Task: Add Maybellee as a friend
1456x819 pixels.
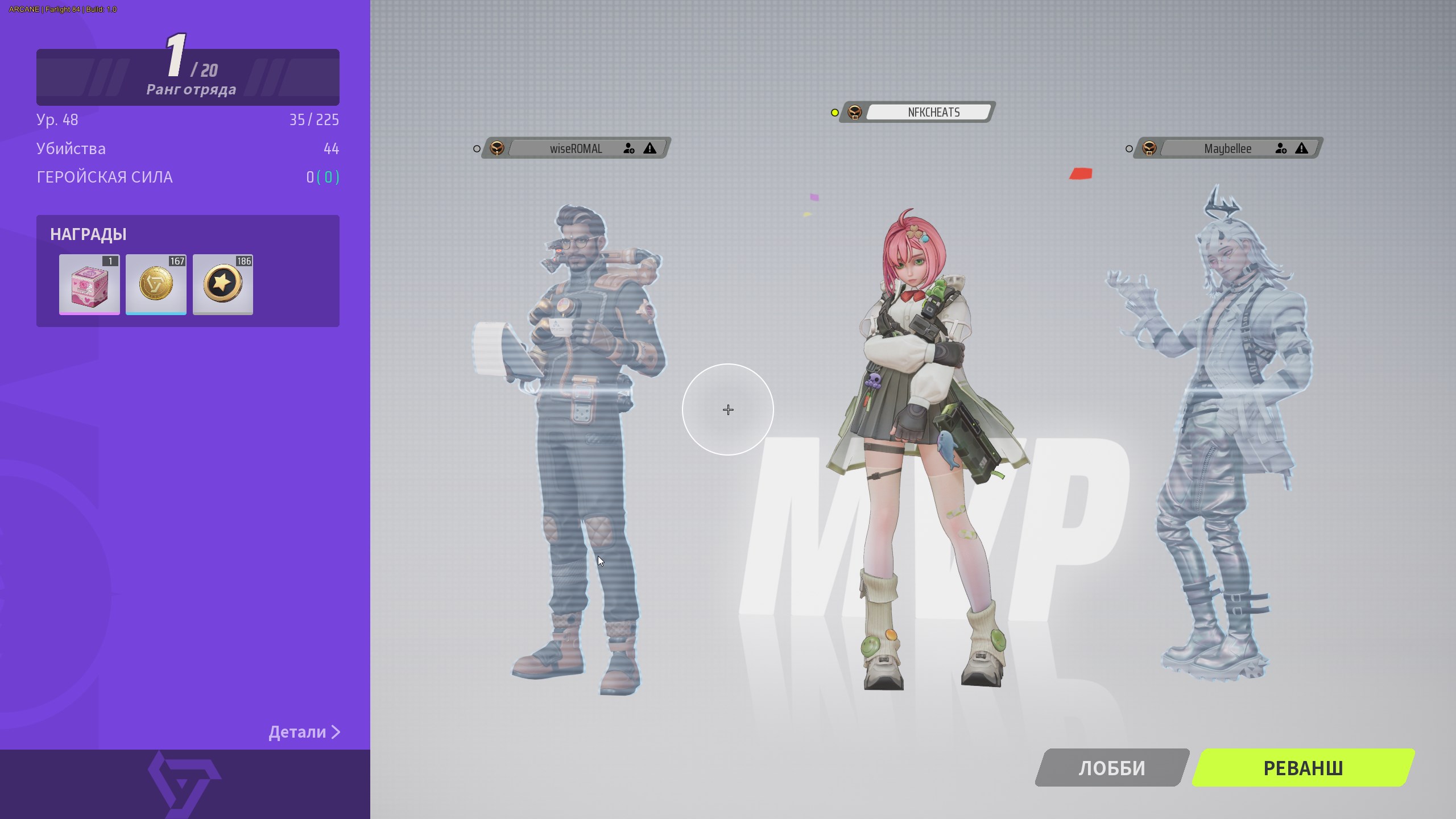Action: [1281, 148]
